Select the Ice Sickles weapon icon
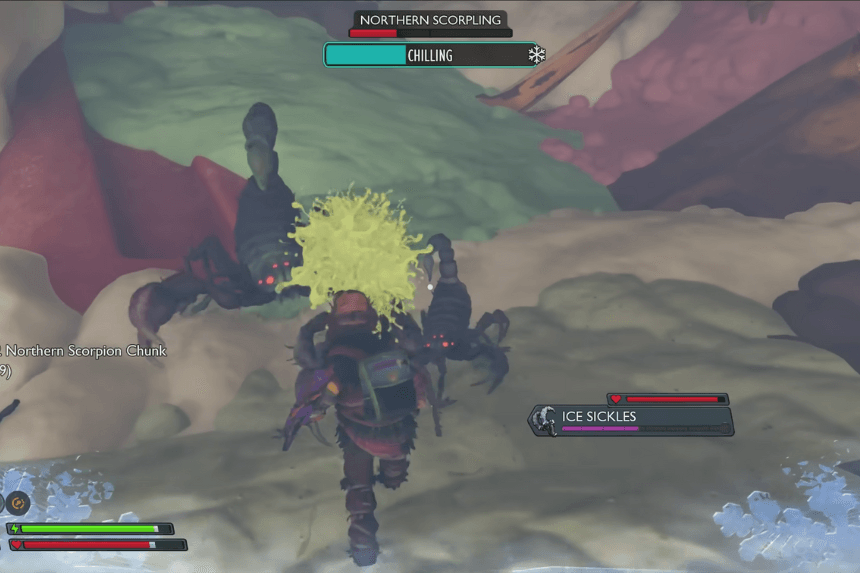The height and width of the screenshot is (573, 860). [544, 420]
